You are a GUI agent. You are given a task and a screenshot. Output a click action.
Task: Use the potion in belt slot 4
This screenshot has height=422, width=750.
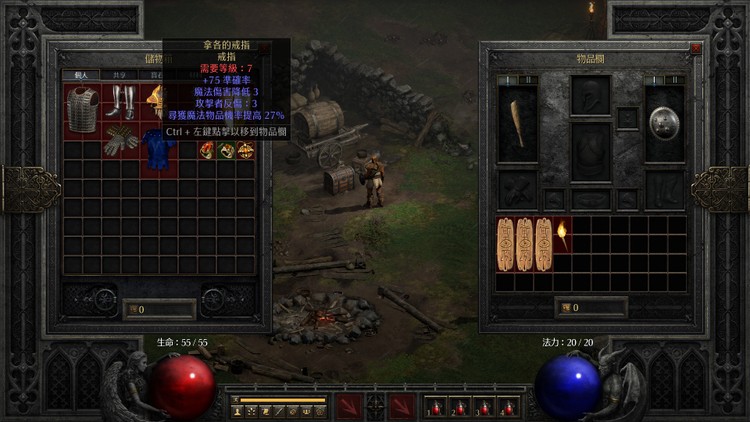(506, 407)
